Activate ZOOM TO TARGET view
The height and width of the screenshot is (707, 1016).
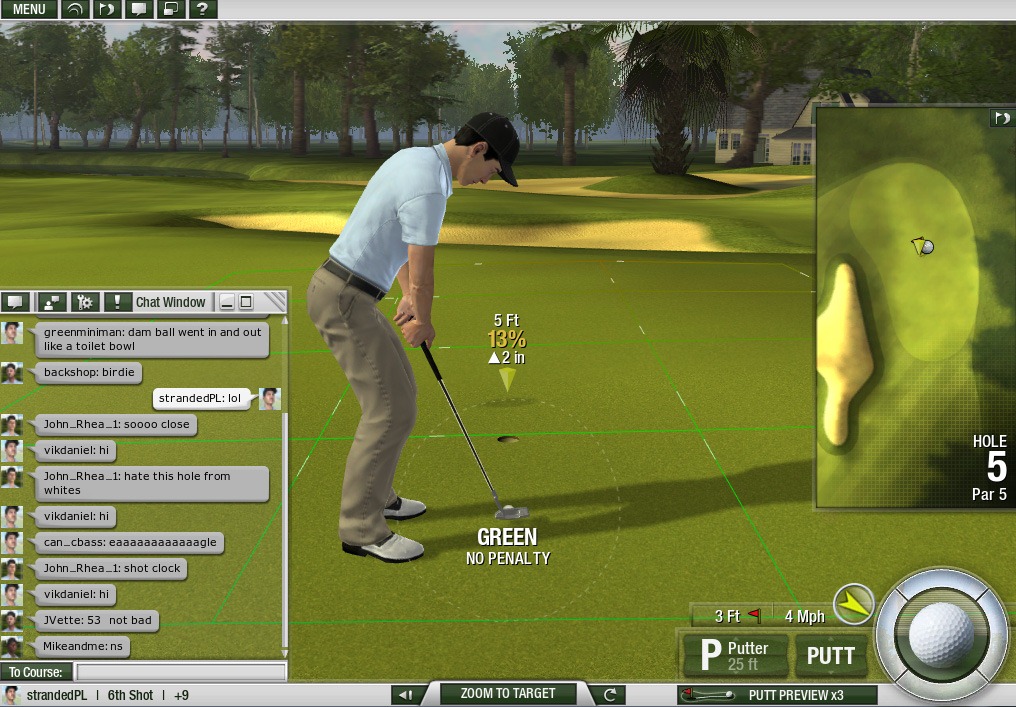pyautogui.click(x=506, y=693)
